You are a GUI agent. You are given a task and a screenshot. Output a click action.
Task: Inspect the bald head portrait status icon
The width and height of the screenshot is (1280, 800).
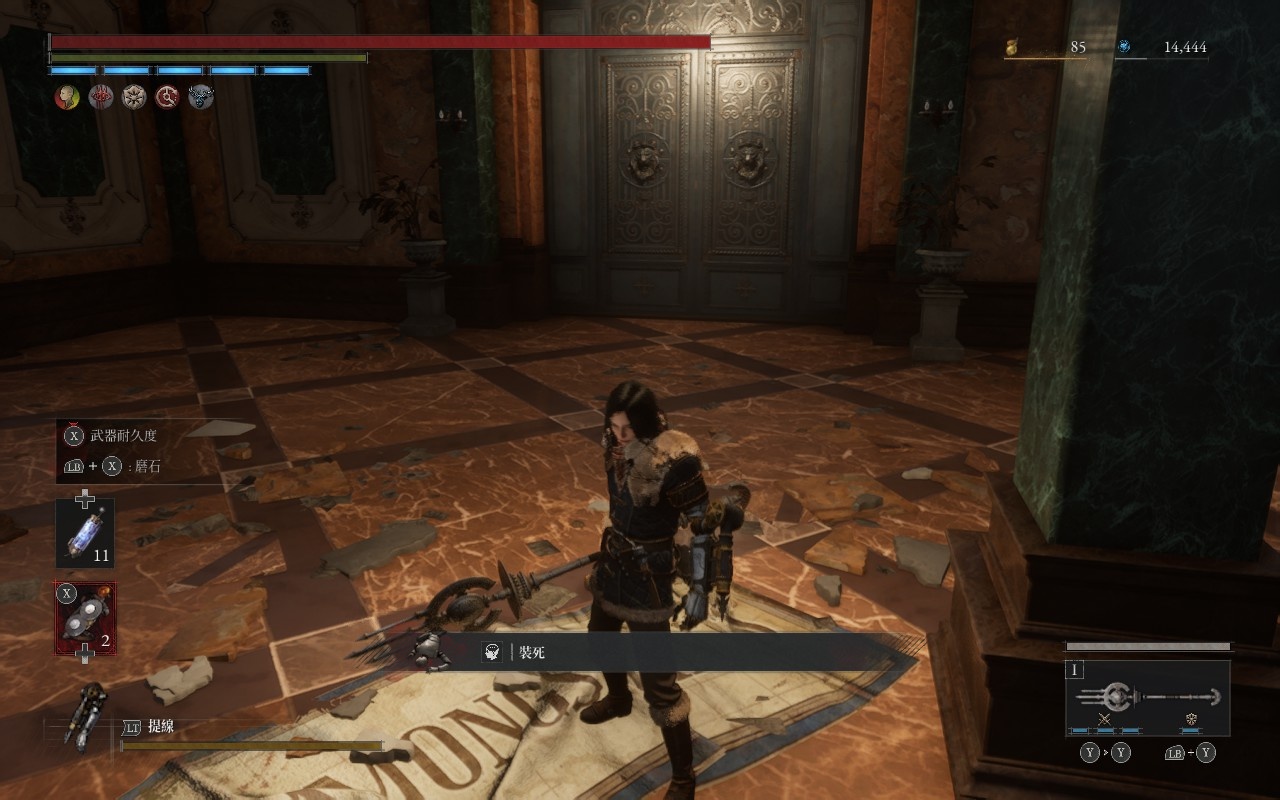coord(67,97)
